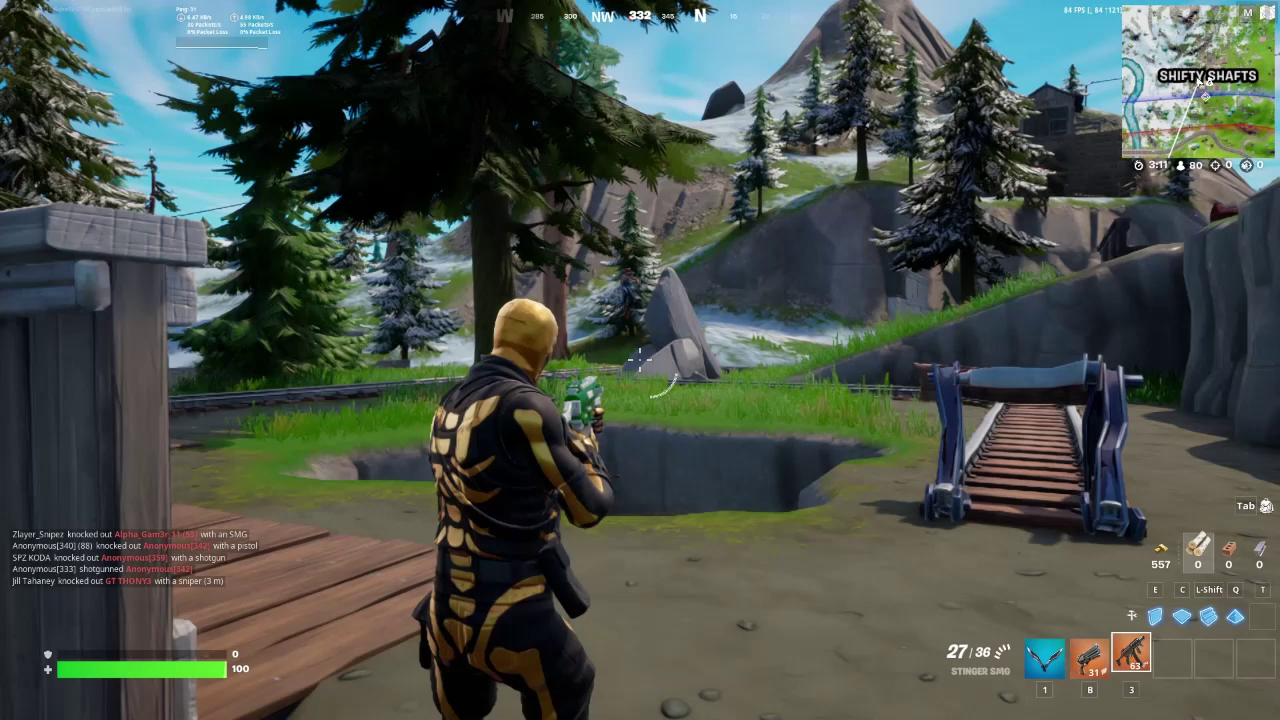Click the gold bars icon

tap(1162, 550)
